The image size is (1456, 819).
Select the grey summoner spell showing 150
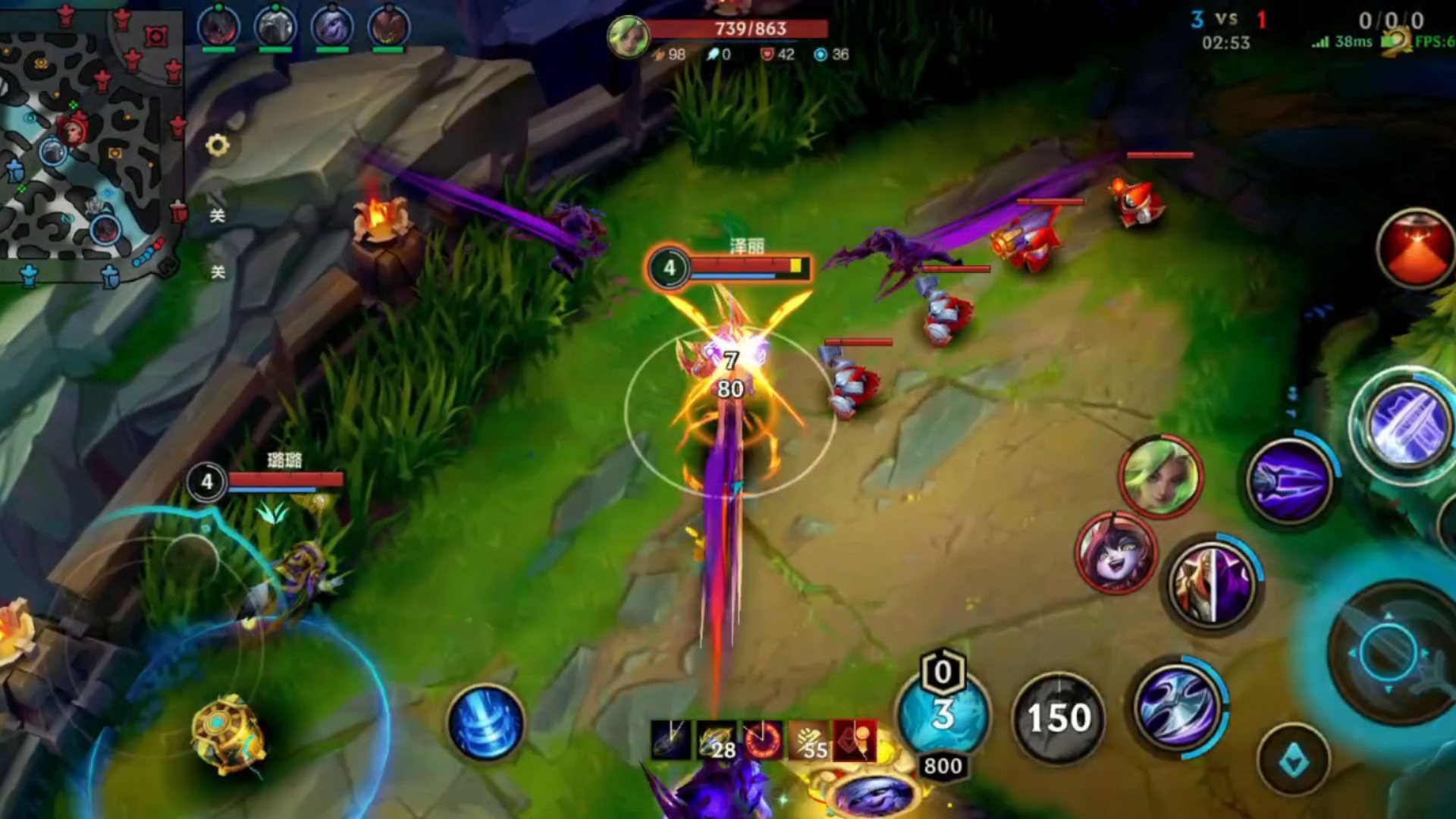1058,717
